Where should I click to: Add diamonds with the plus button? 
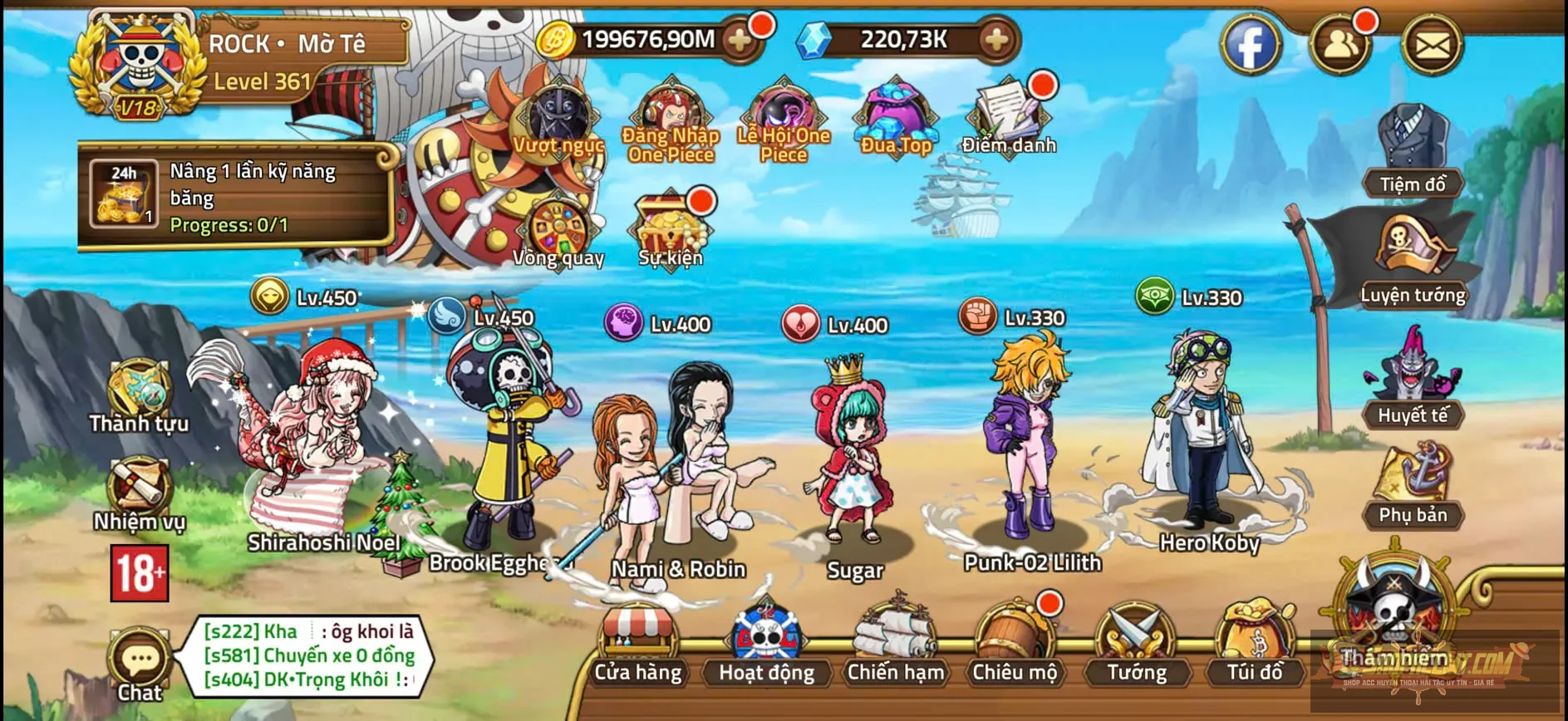pos(991,37)
